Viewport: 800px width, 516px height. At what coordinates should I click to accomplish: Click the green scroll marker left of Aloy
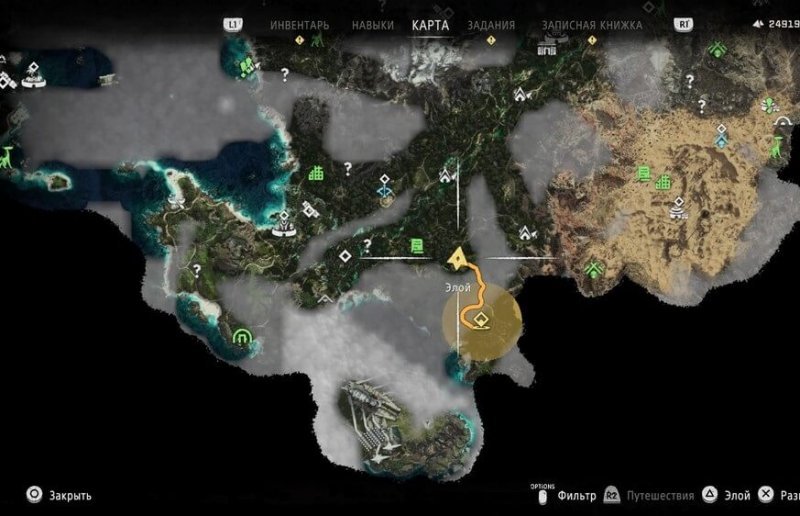click(416, 246)
